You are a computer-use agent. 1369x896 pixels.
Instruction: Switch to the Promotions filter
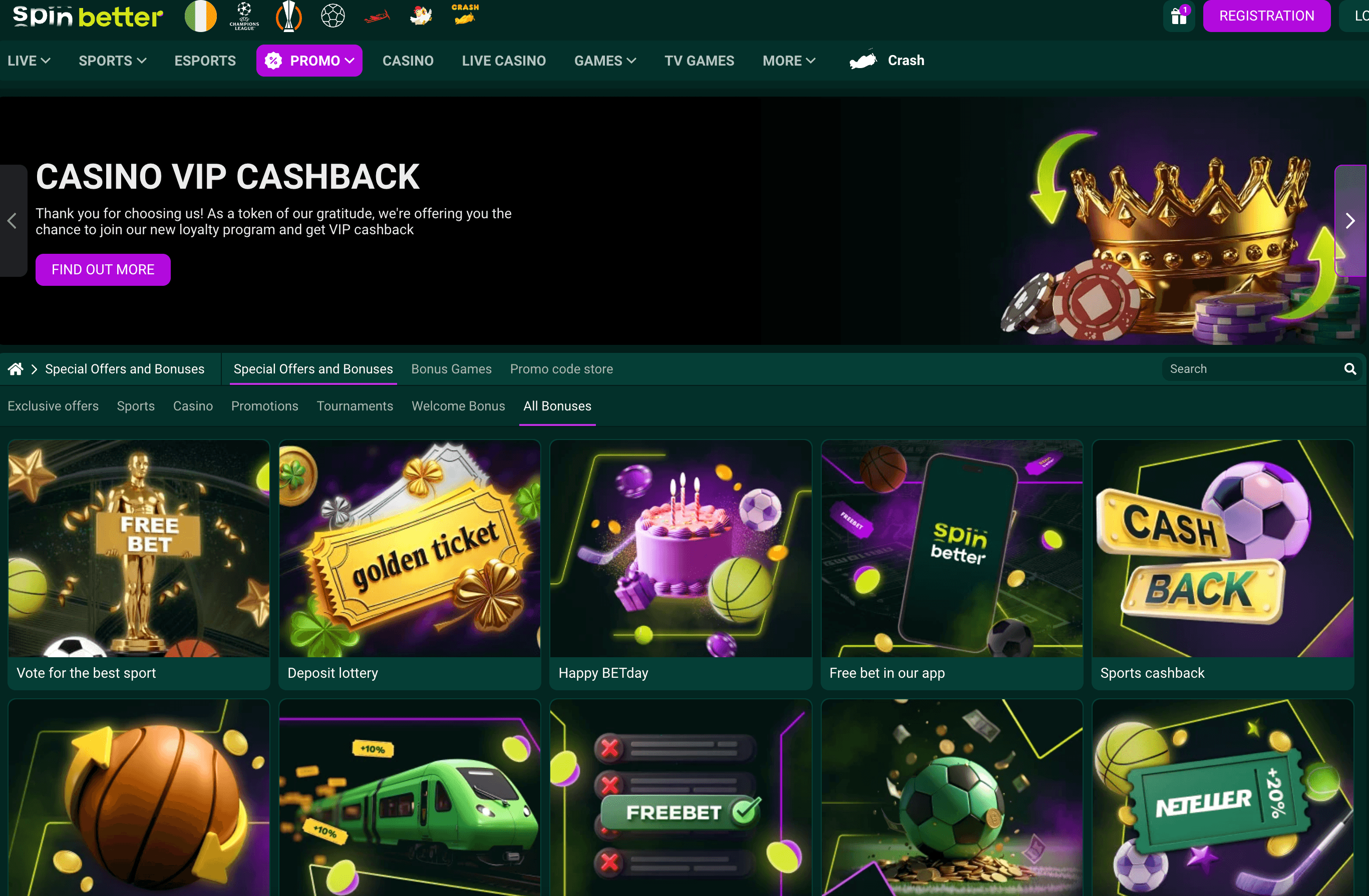point(264,406)
